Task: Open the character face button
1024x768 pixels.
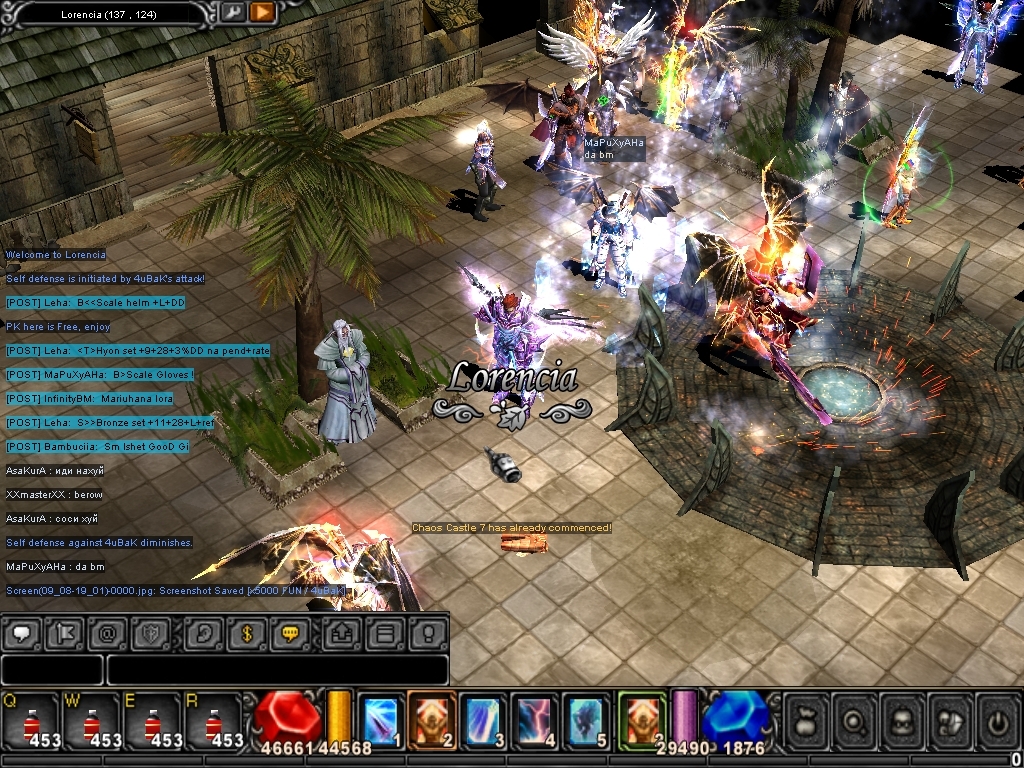Action: [901, 722]
